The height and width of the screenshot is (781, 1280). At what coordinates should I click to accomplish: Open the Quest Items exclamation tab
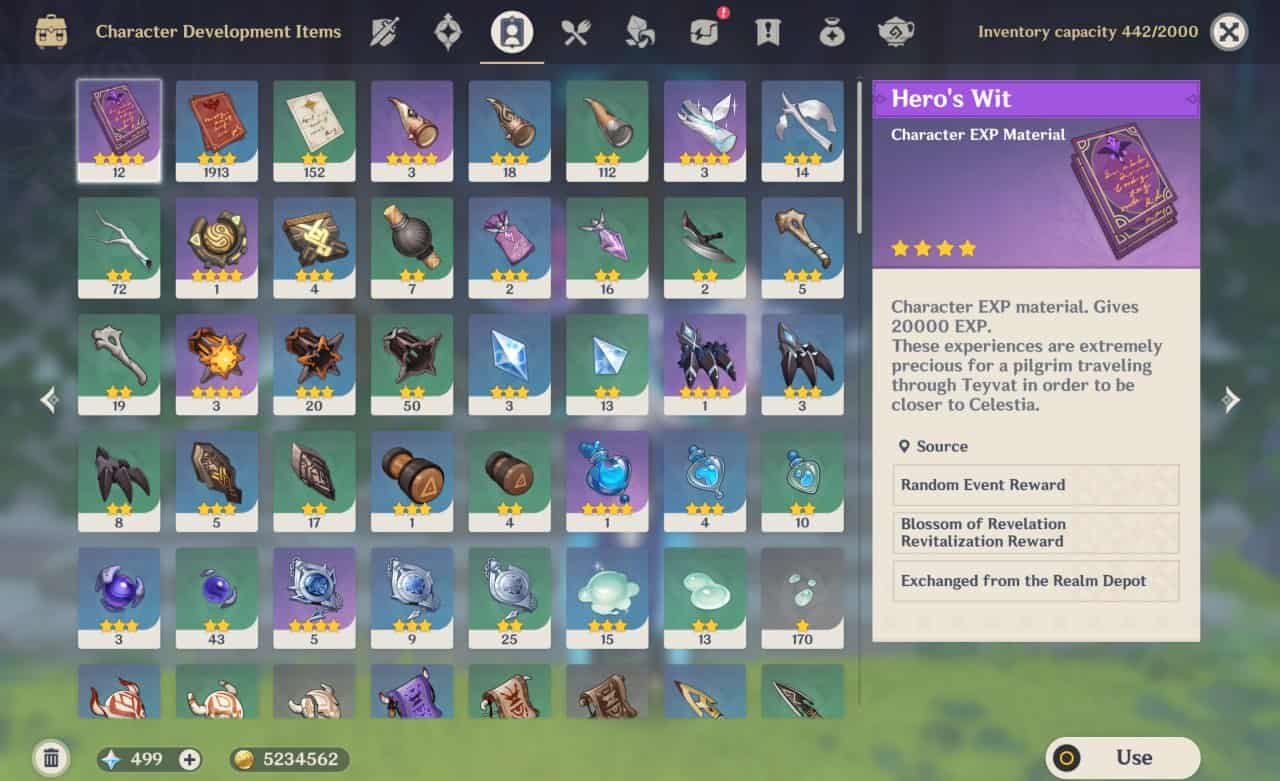coord(767,31)
